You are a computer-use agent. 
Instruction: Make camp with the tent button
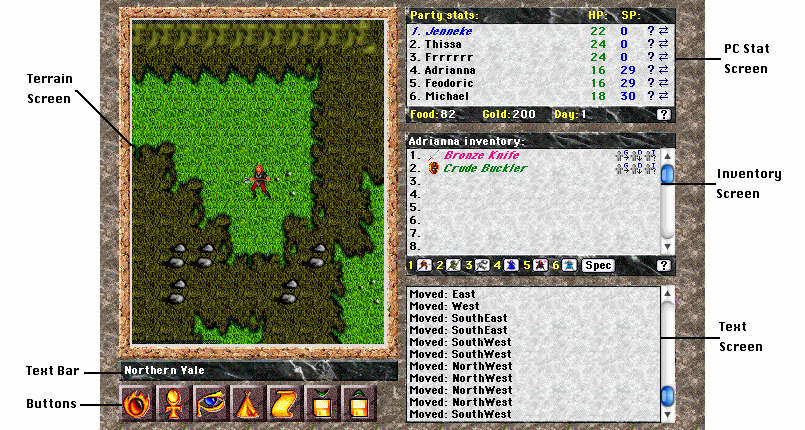pos(247,405)
